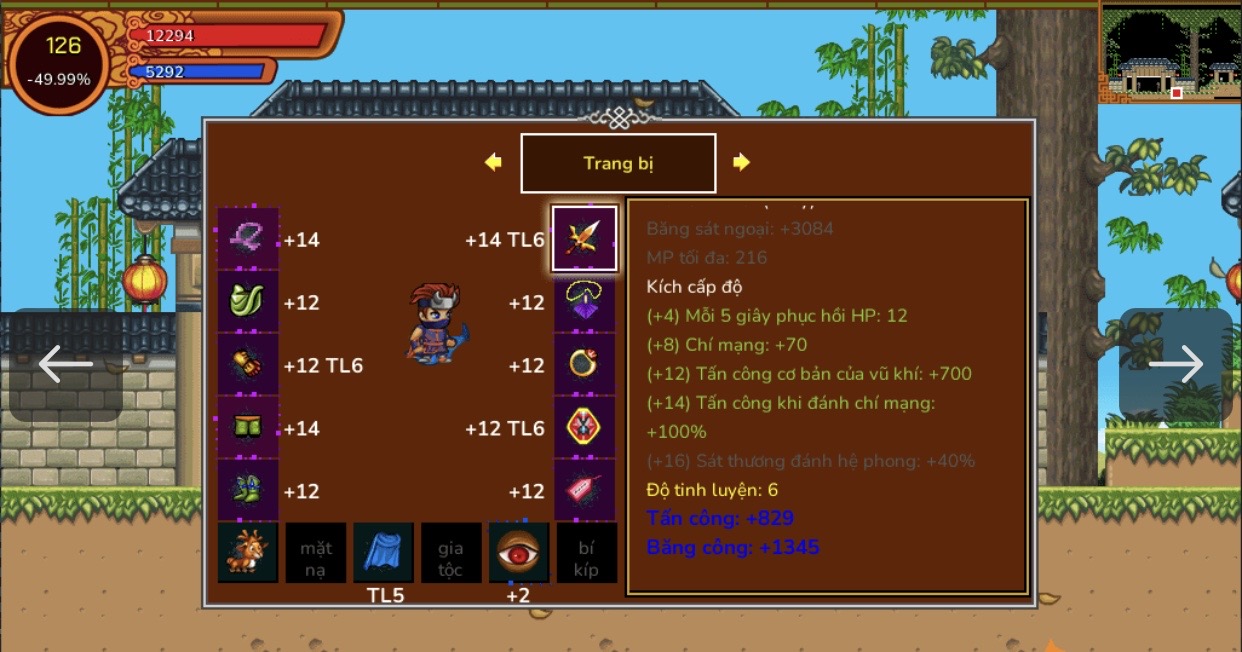
Task: Switch to the next tab with right yellow arrow
Action: [x=741, y=162]
